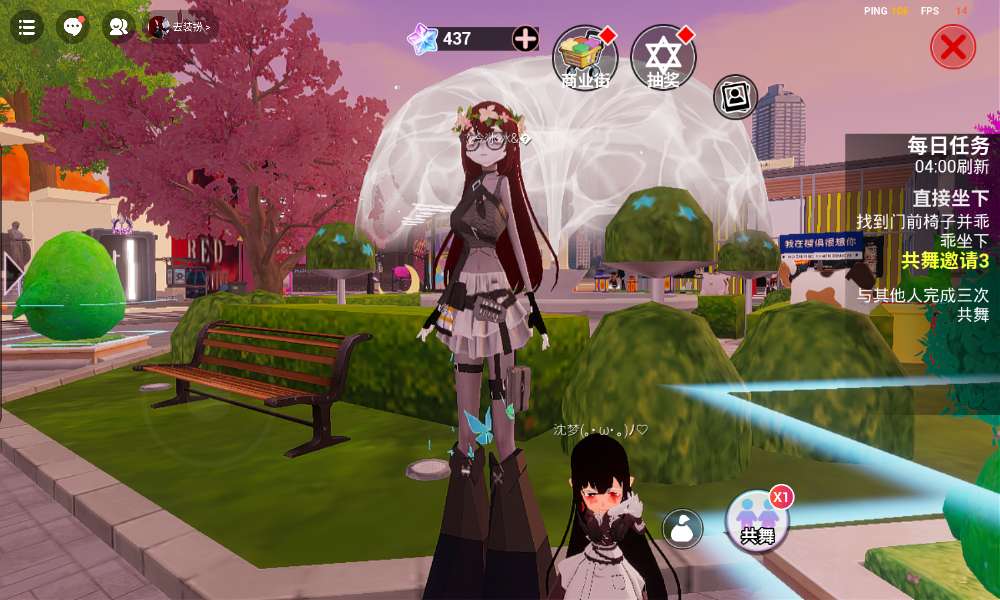Tap the white person silhouette icon
Image resolution: width=1000 pixels, height=600 pixels.
[683, 528]
